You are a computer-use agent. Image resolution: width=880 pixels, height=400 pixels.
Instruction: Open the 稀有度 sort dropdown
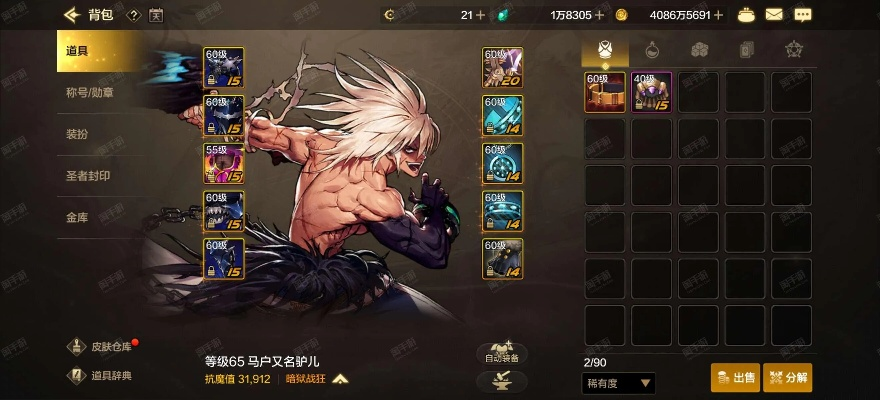[x=618, y=382]
